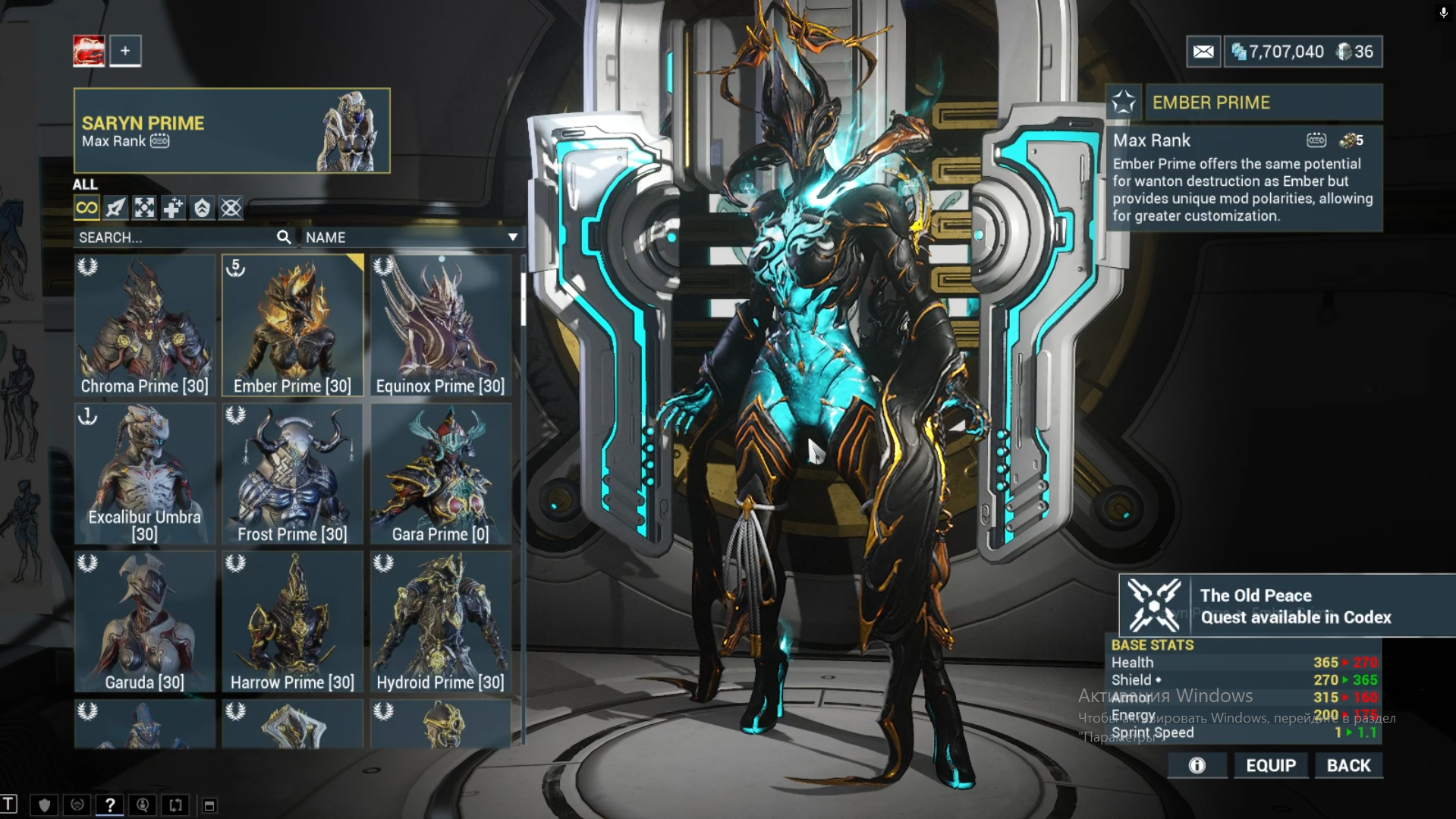
Task: Go back with the BACK button
Action: pos(1348,765)
